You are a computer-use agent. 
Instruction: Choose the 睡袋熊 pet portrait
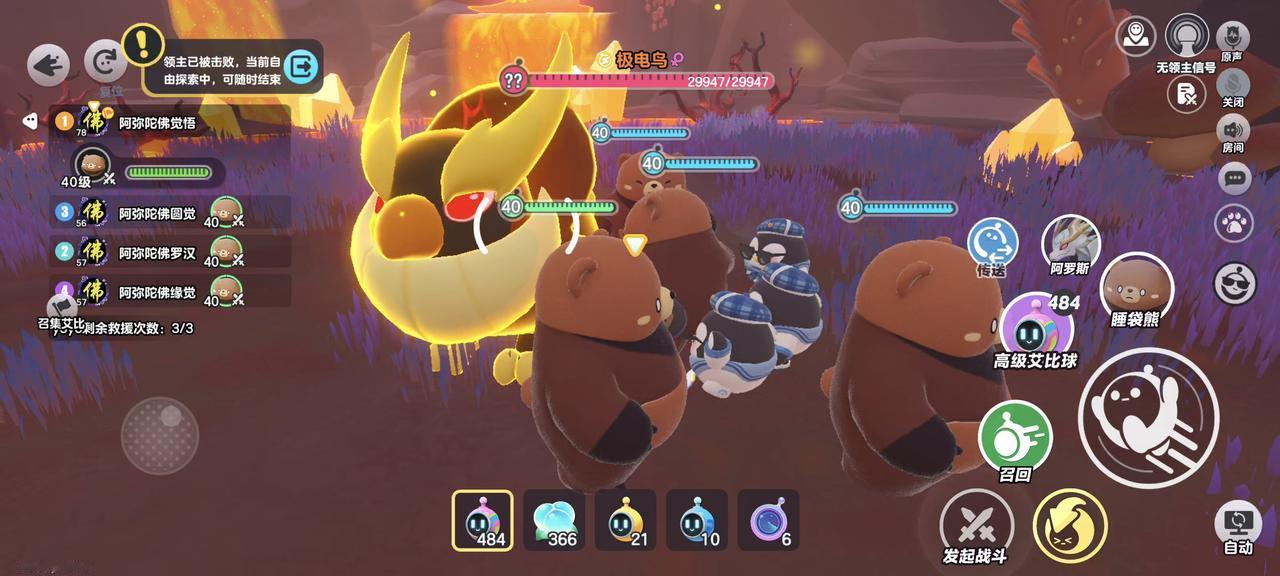pyautogui.click(x=1136, y=285)
